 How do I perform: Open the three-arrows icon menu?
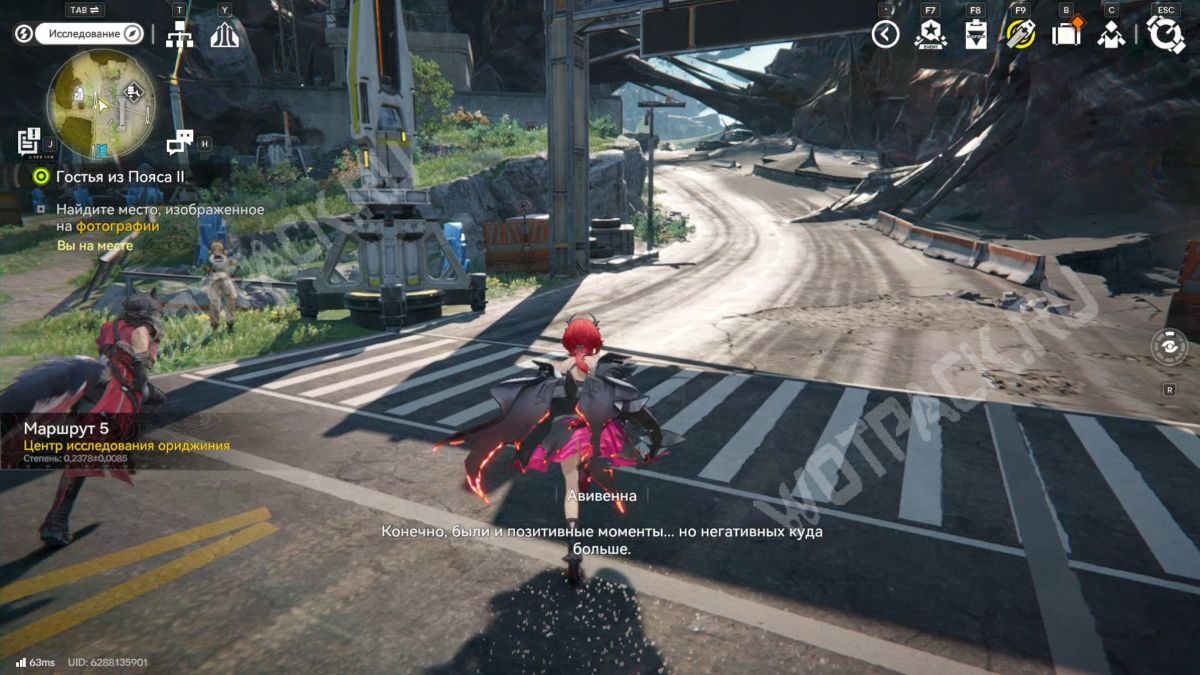(x=224, y=35)
